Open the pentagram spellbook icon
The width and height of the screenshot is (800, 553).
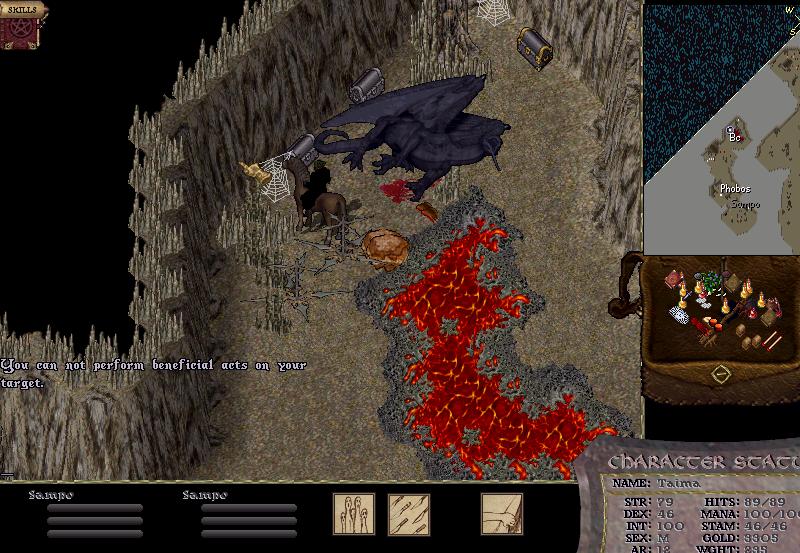tap(20, 33)
